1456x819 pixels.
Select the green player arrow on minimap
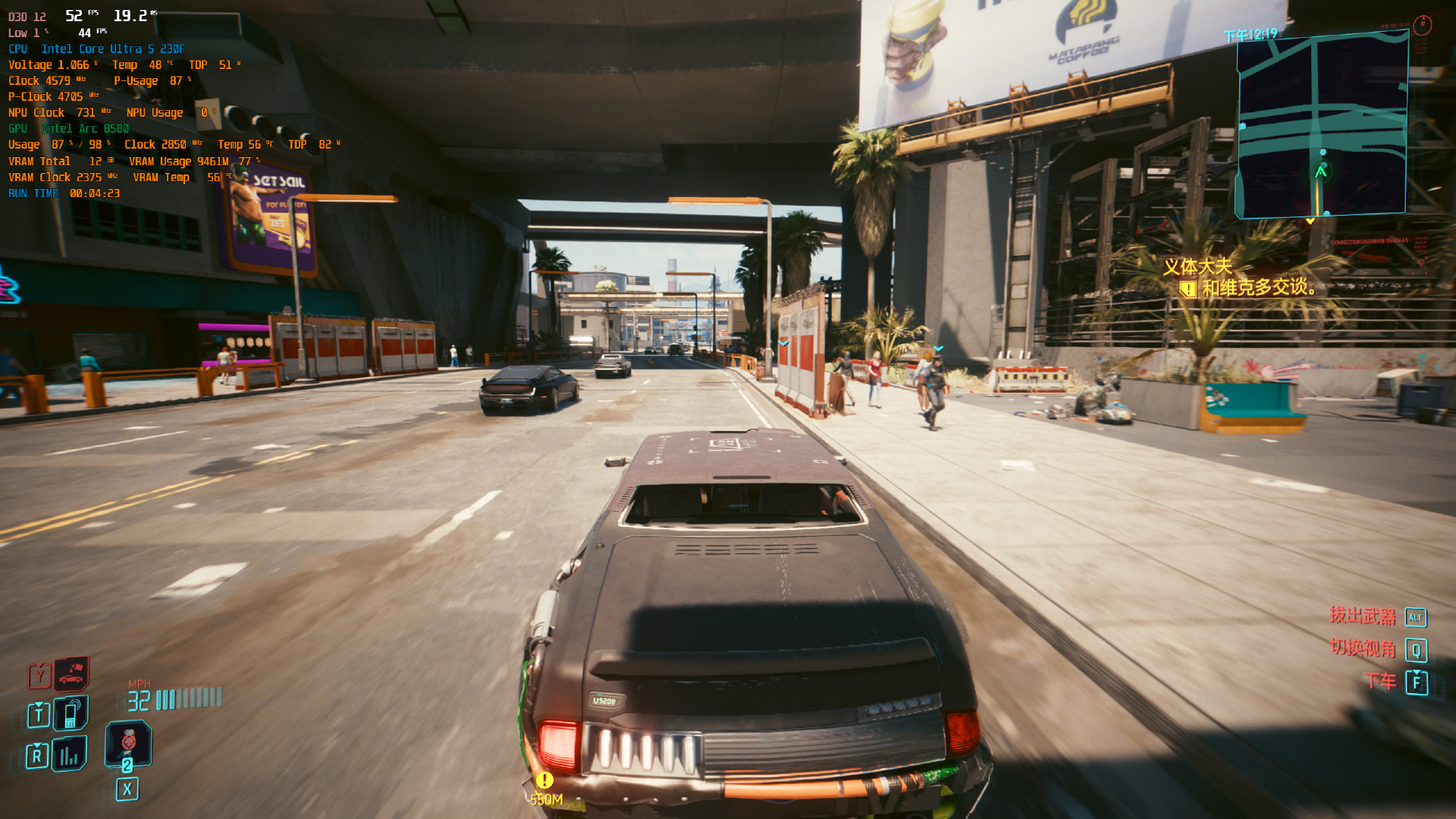coord(1320,172)
